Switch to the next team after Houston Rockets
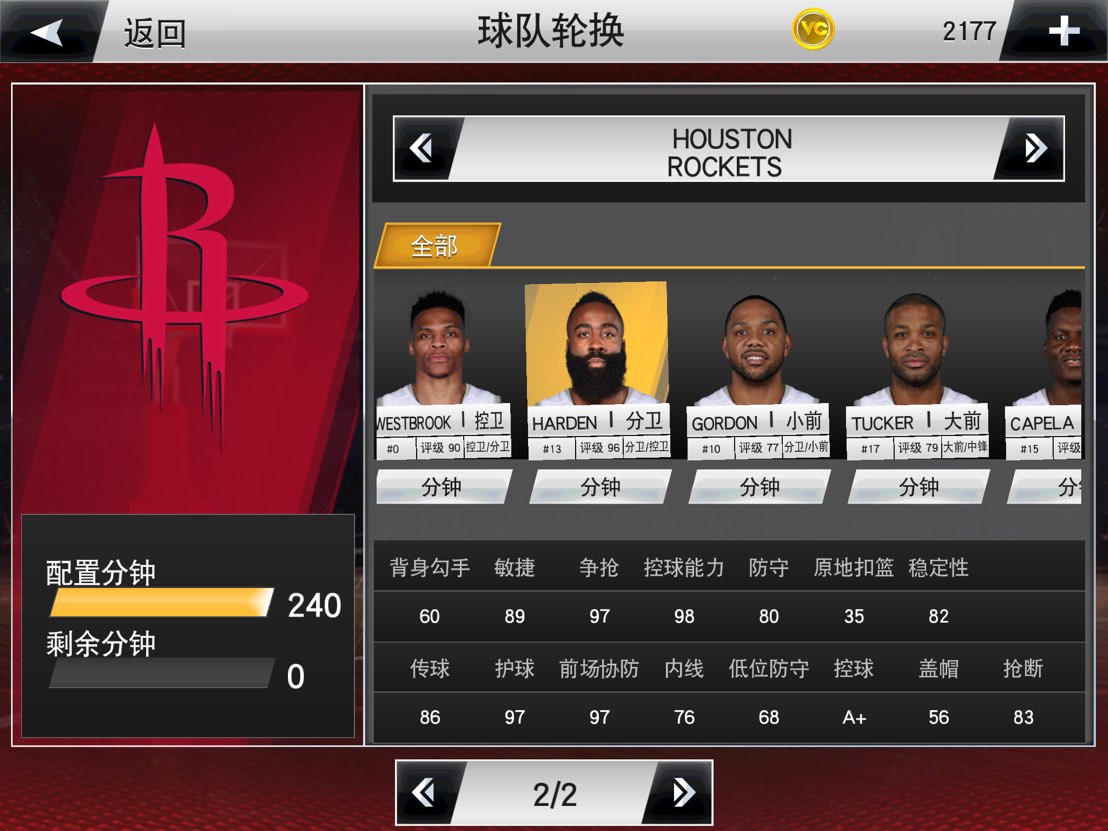 pyautogui.click(x=1034, y=149)
